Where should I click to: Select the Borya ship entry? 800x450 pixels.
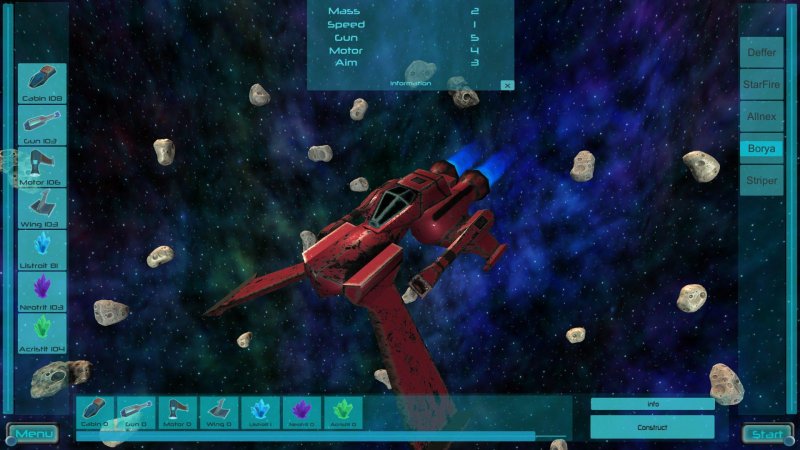coord(761,148)
